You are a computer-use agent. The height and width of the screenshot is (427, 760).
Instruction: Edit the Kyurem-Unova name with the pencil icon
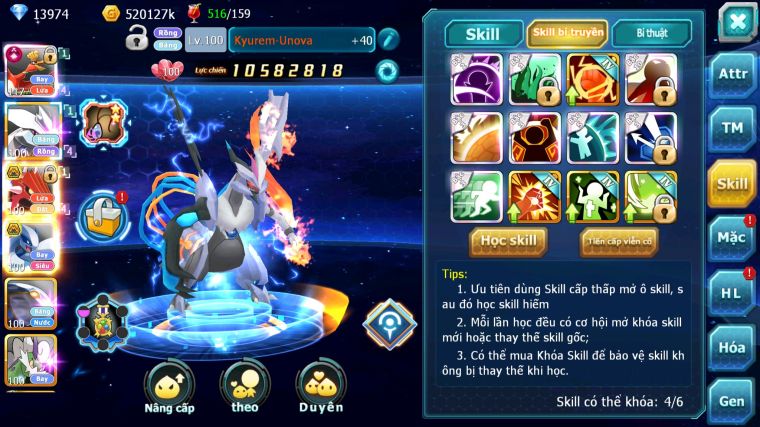click(x=388, y=40)
